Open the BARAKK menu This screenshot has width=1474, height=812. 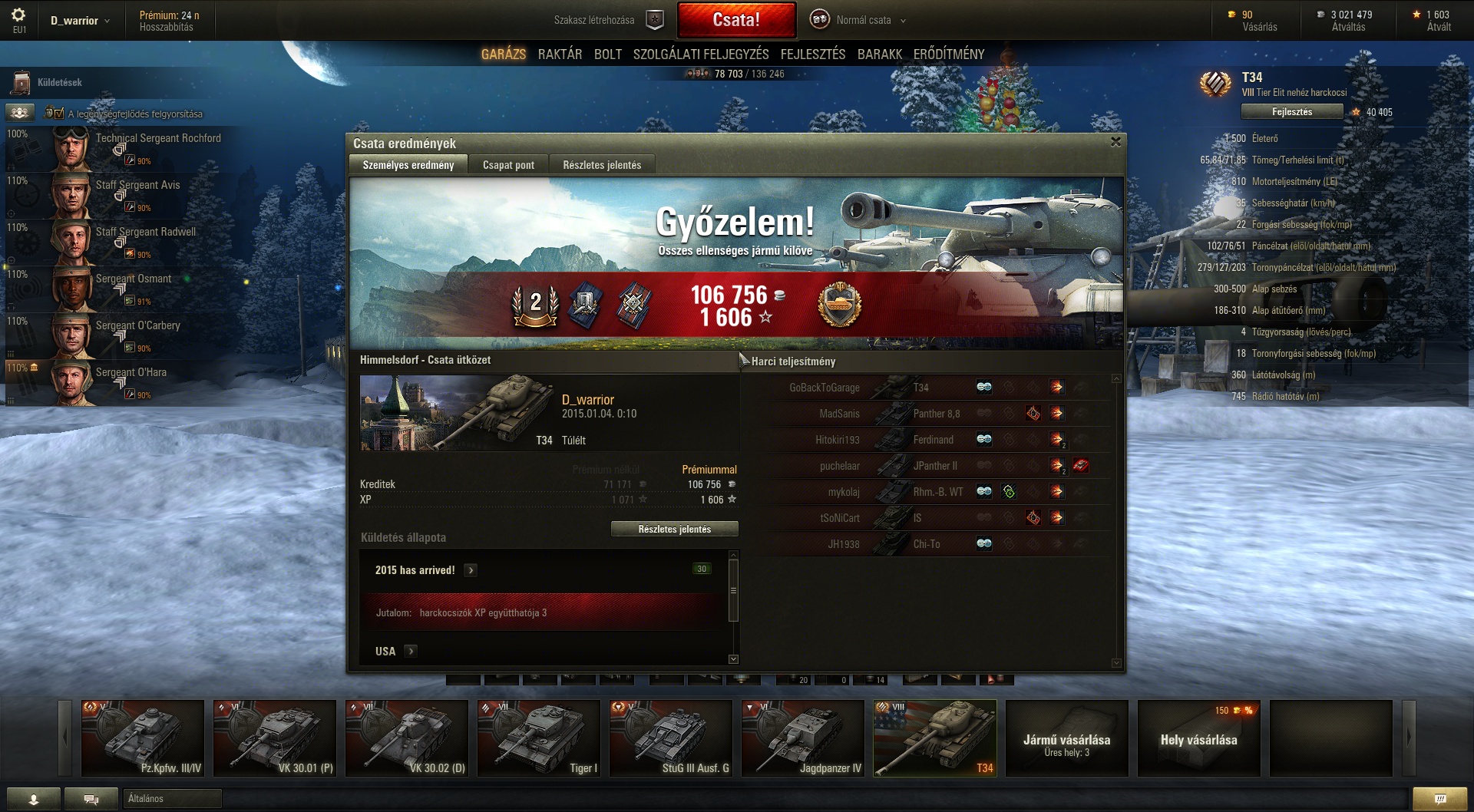(879, 54)
